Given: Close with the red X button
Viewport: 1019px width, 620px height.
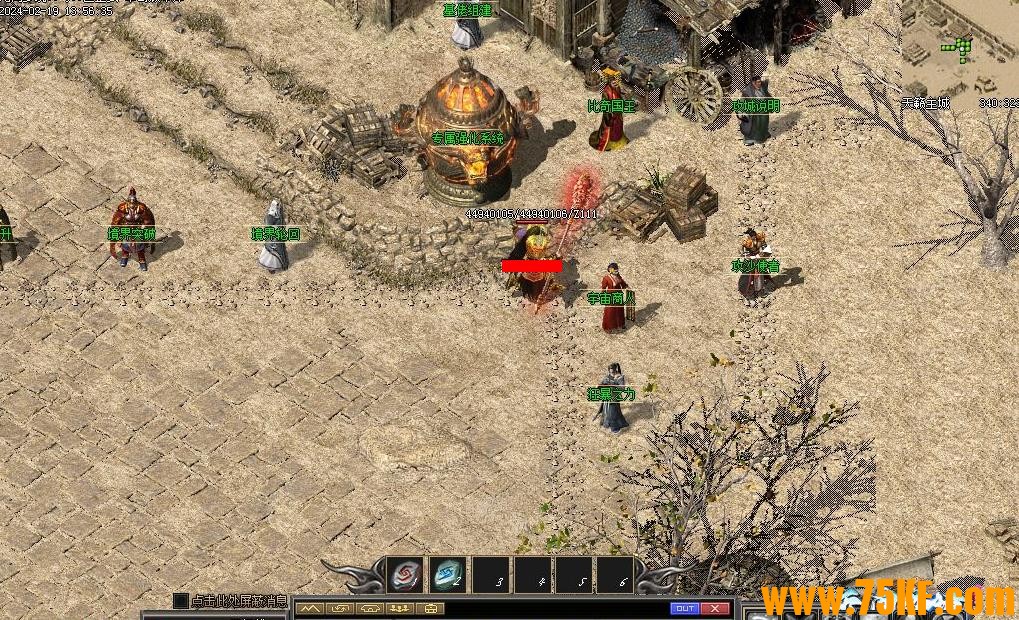Looking at the screenshot, I should tap(715, 608).
